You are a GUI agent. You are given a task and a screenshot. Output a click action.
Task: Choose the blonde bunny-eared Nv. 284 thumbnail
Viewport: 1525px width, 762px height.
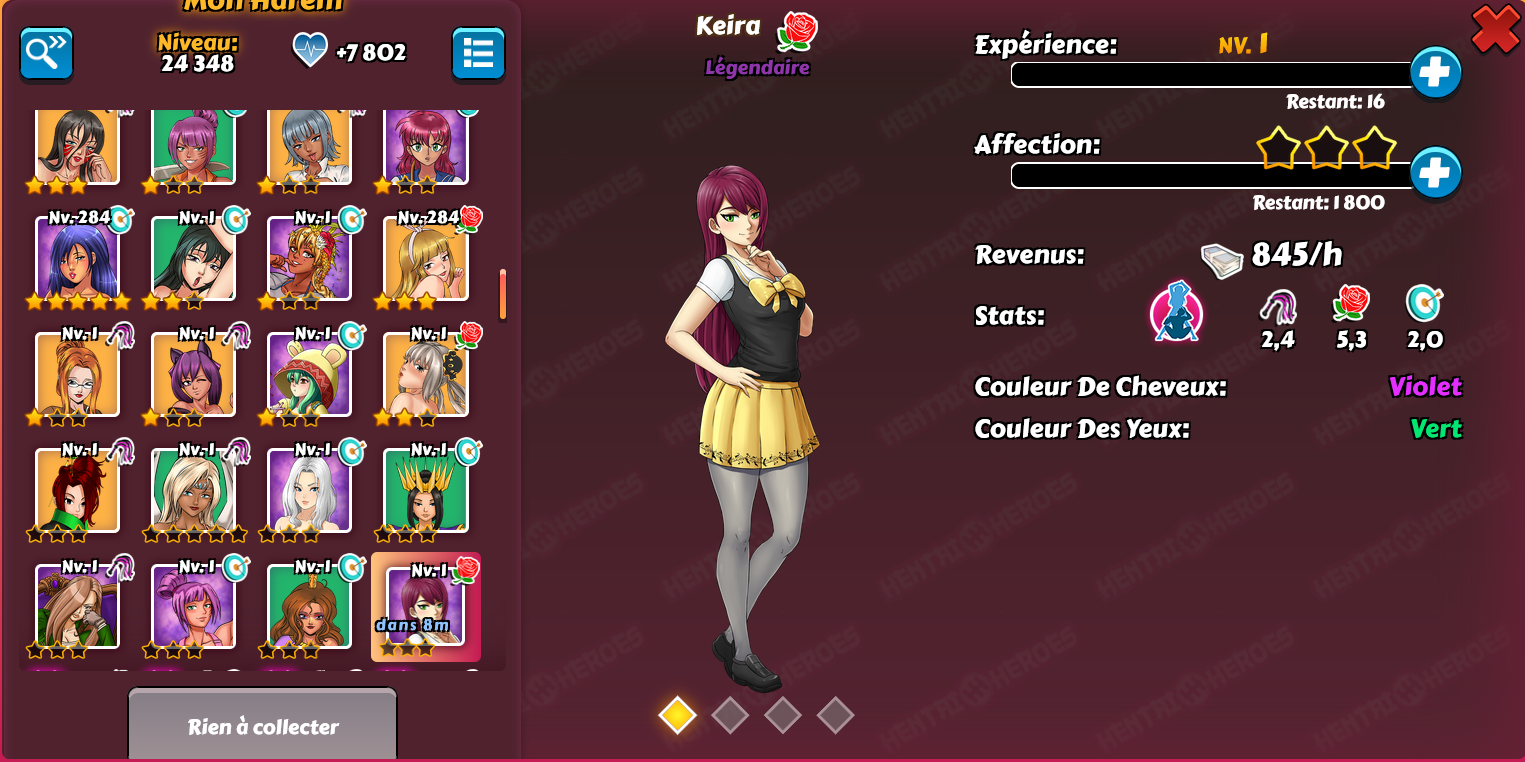425,258
